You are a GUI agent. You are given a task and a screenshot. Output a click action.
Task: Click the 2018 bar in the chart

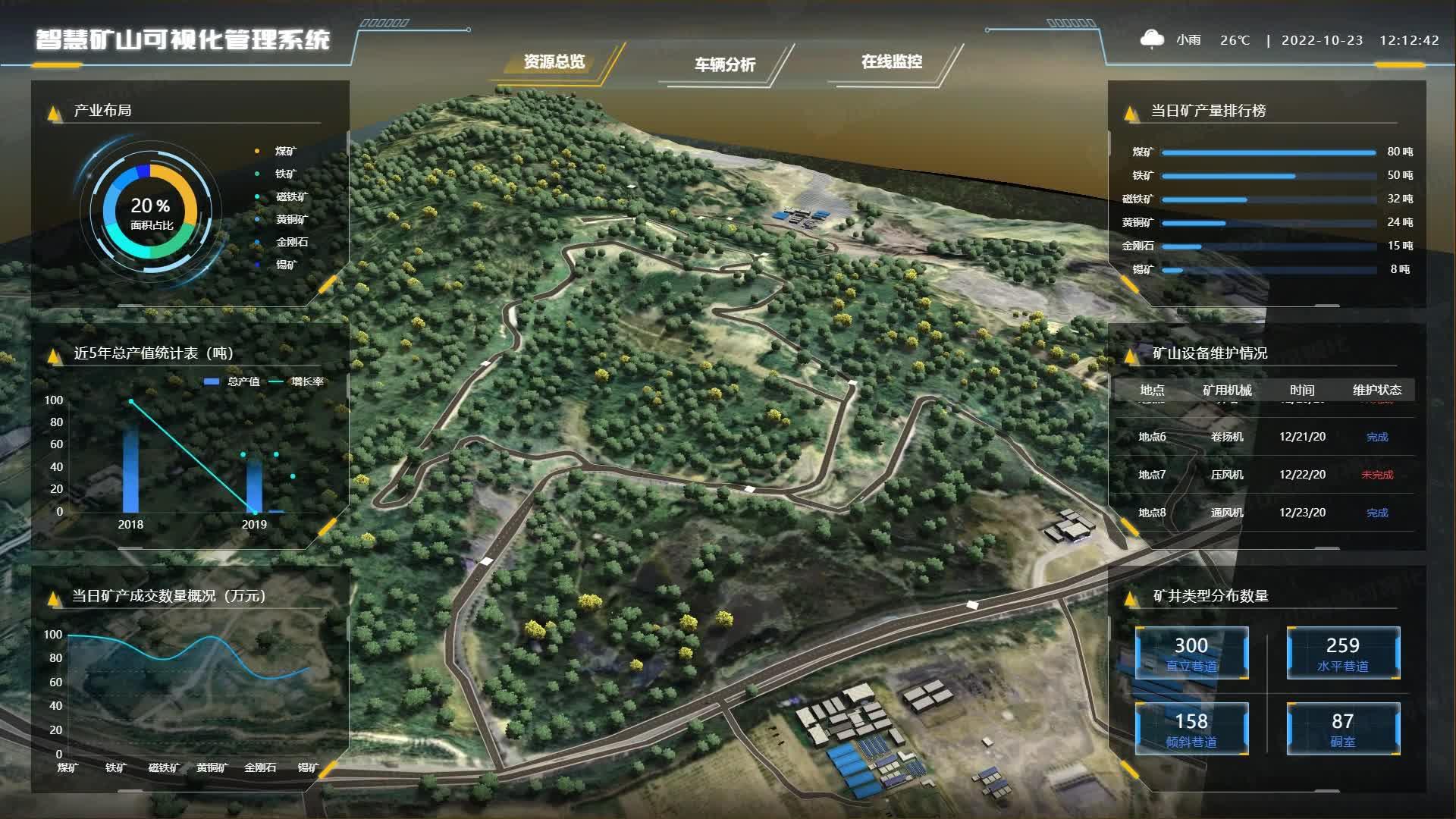coord(131,470)
